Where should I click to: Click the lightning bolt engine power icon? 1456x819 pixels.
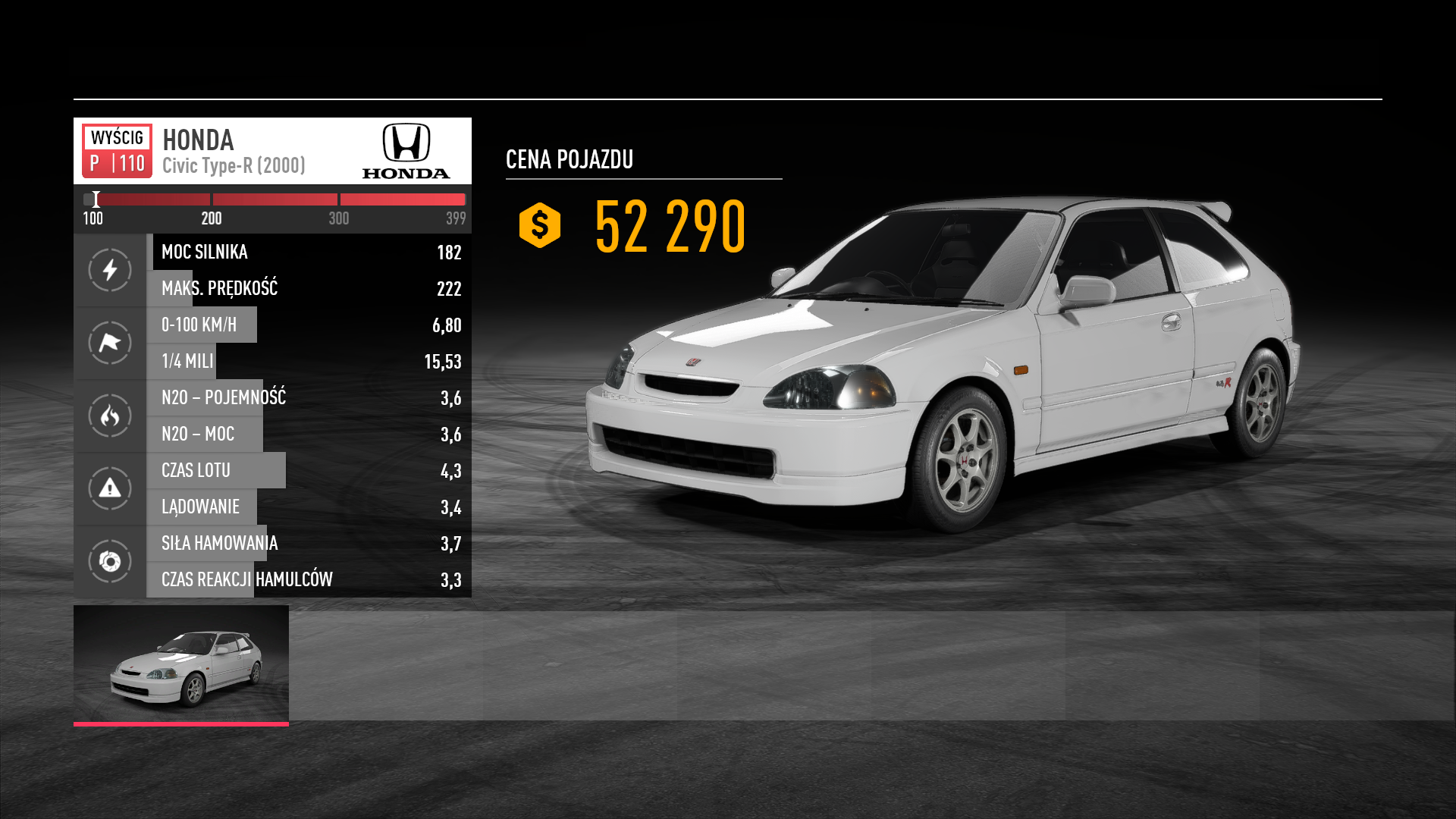[x=110, y=270]
